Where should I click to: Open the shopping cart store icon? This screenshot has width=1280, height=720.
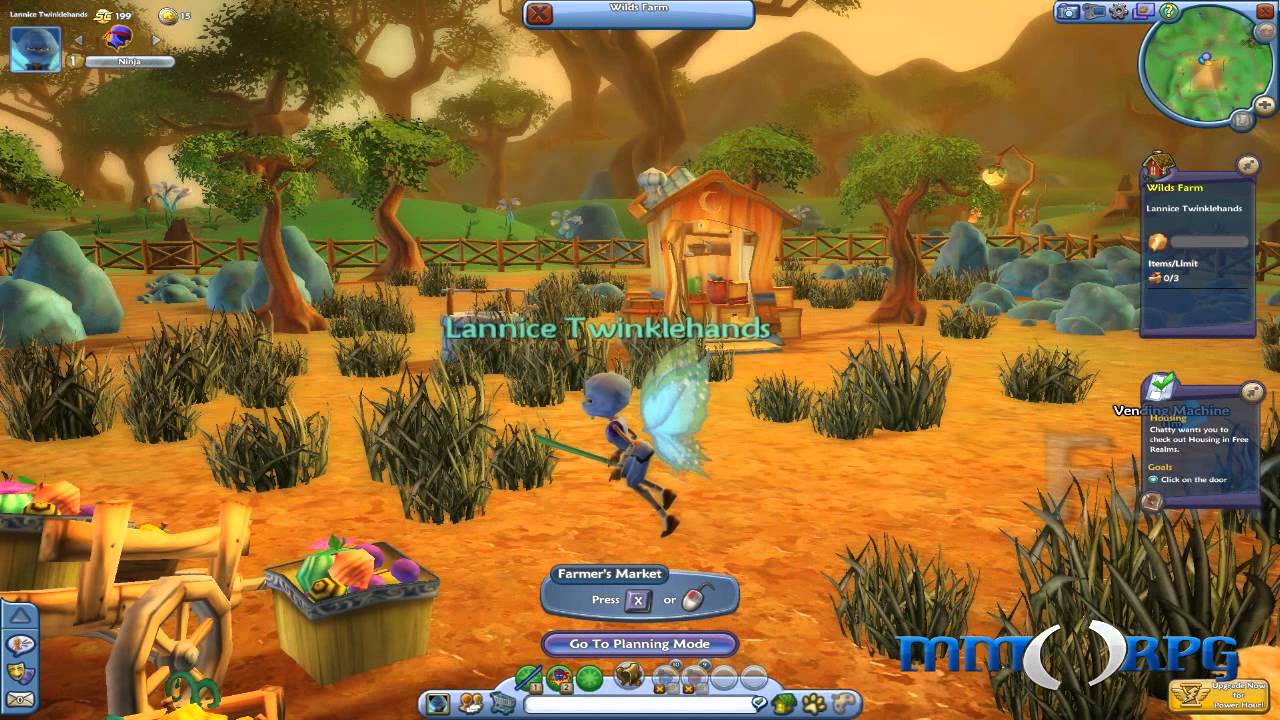(502, 703)
